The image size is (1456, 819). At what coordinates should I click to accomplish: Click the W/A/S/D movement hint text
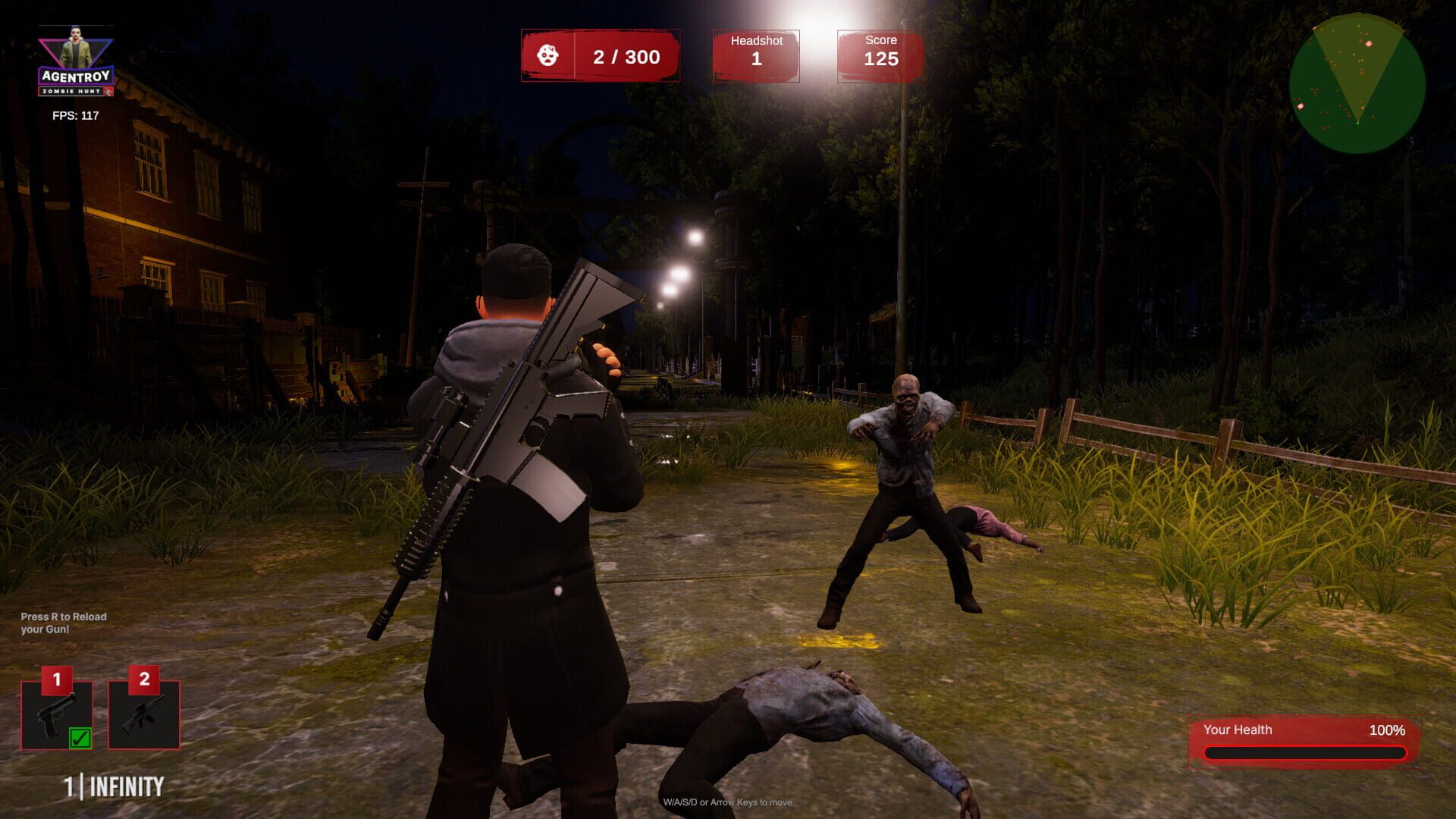[727, 802]
